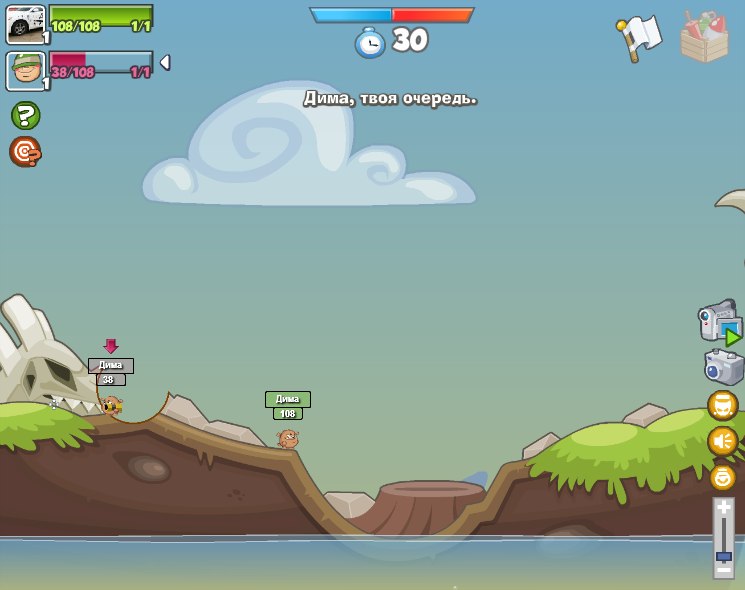The image size is (745, 590).
Task: Open the weapon crate
Action: (x=704, y=38)
